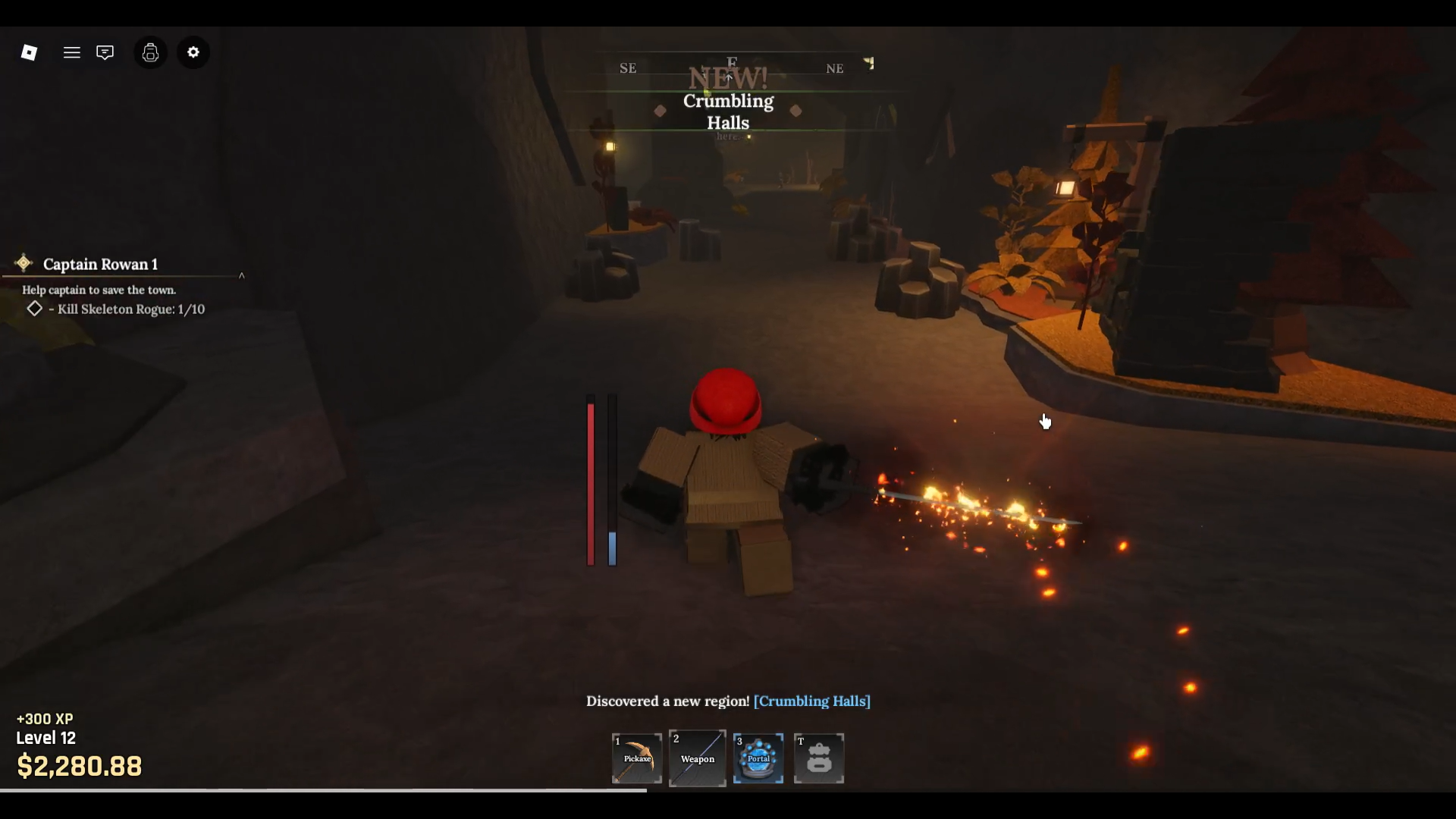
Task: Select the Portal hotbar slot
Action: [758, 758]
